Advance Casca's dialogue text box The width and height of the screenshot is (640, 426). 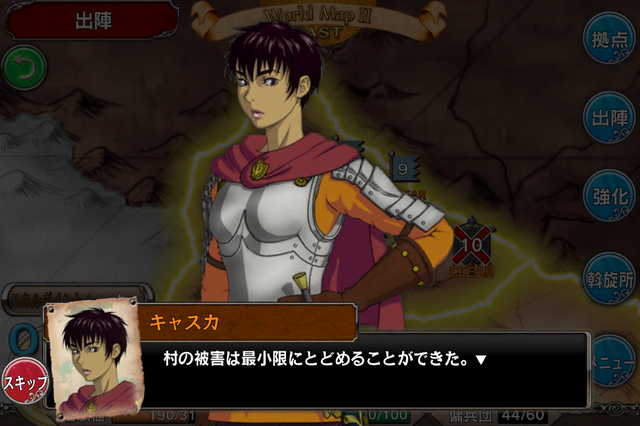coord(370,358)
